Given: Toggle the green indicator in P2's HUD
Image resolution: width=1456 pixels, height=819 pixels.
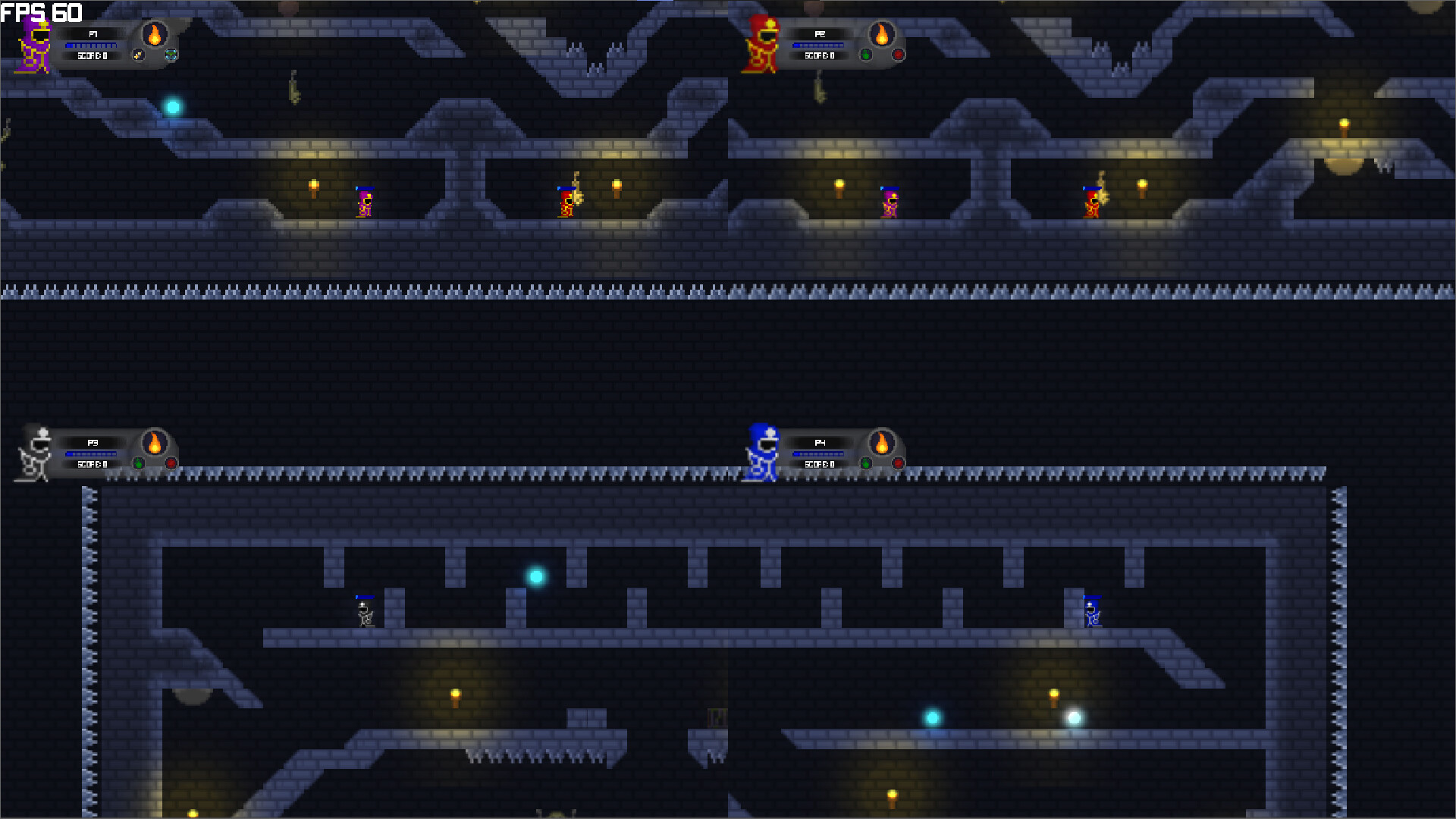Looking at the screenshot, I should coord(867,55).
